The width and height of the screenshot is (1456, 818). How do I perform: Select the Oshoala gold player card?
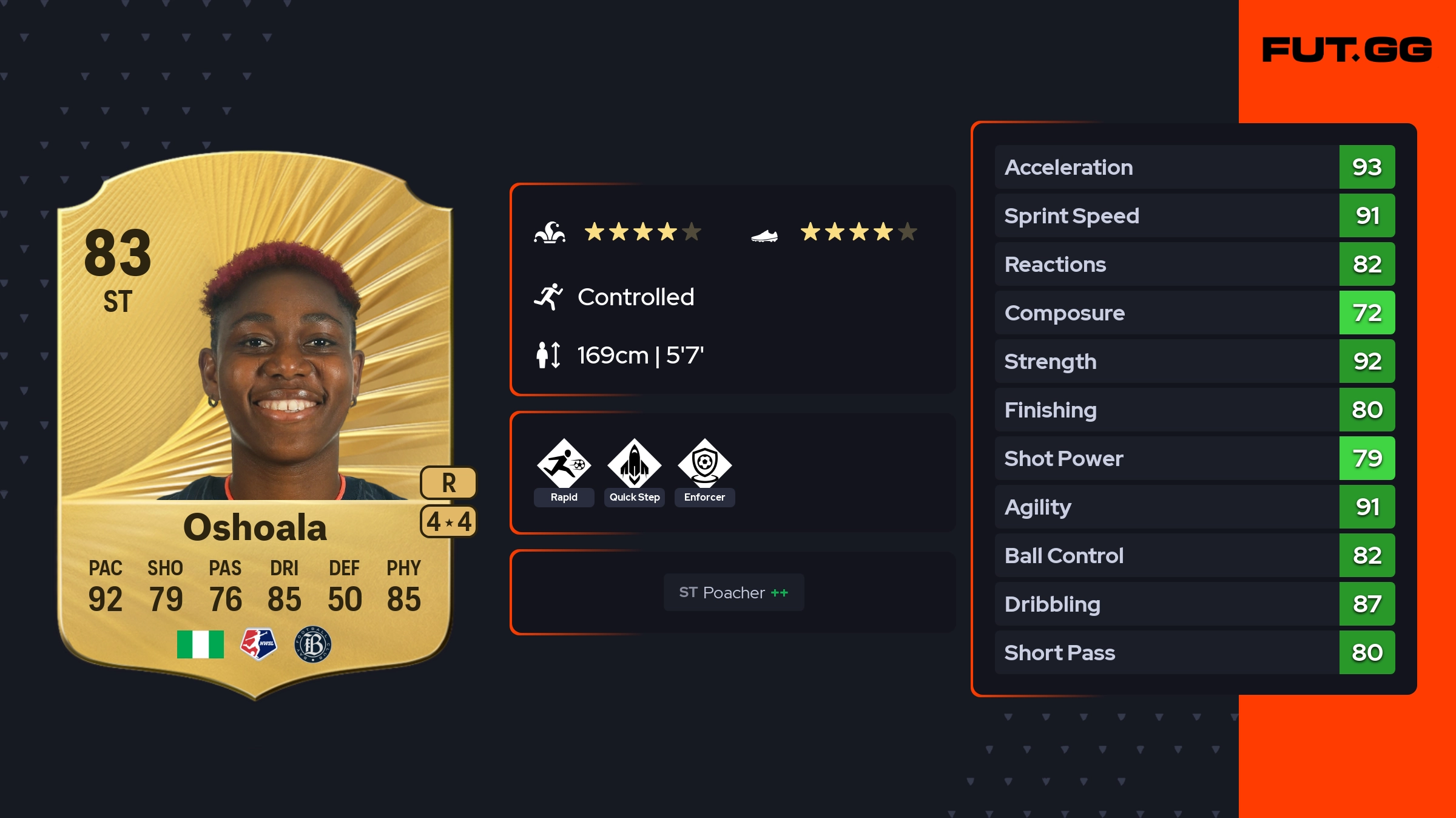255,425
